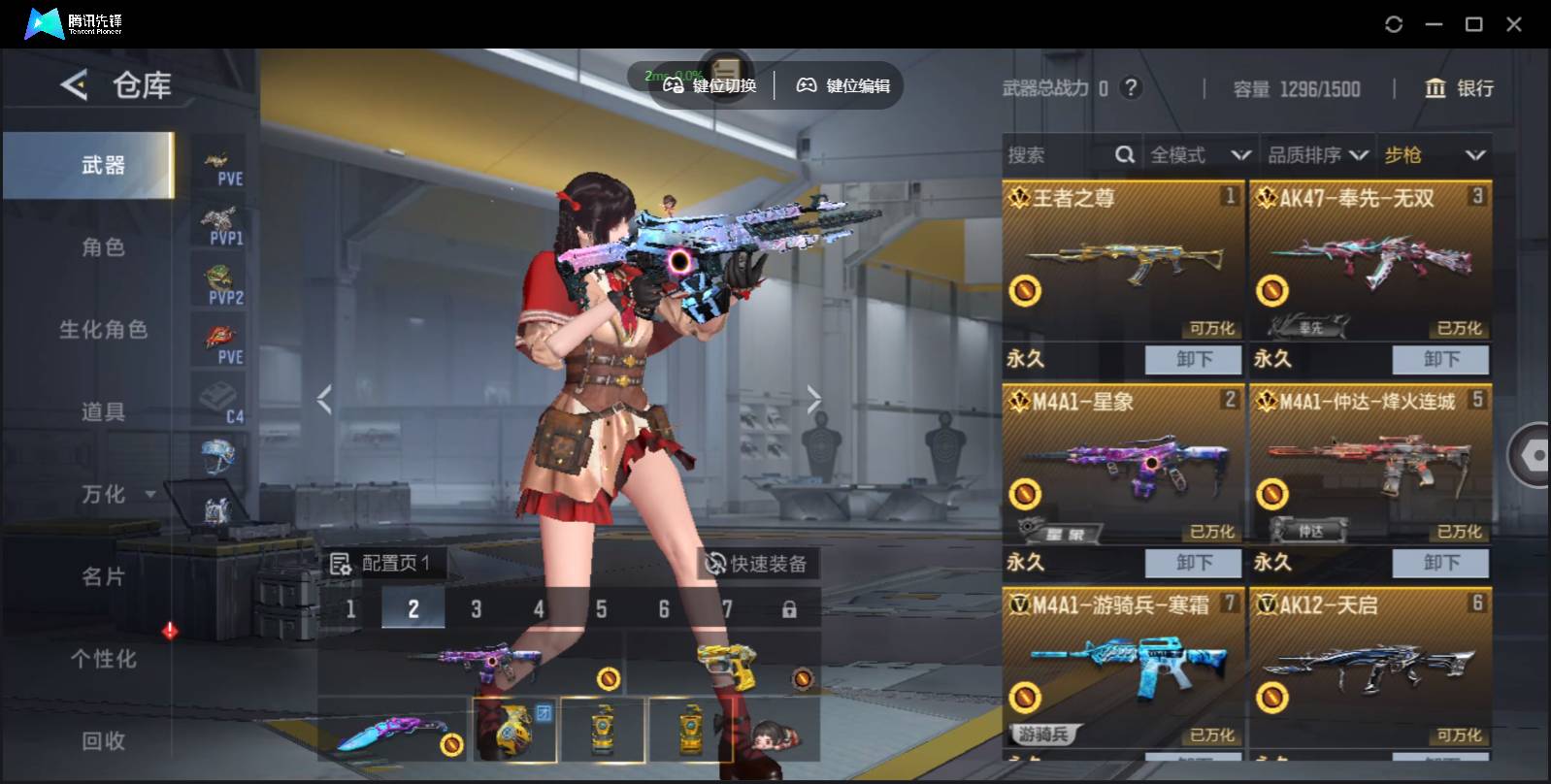Viewport: 1551px width, 784px height.
Task: Open the 回收 recycle tab
Action: coord(103,741)
